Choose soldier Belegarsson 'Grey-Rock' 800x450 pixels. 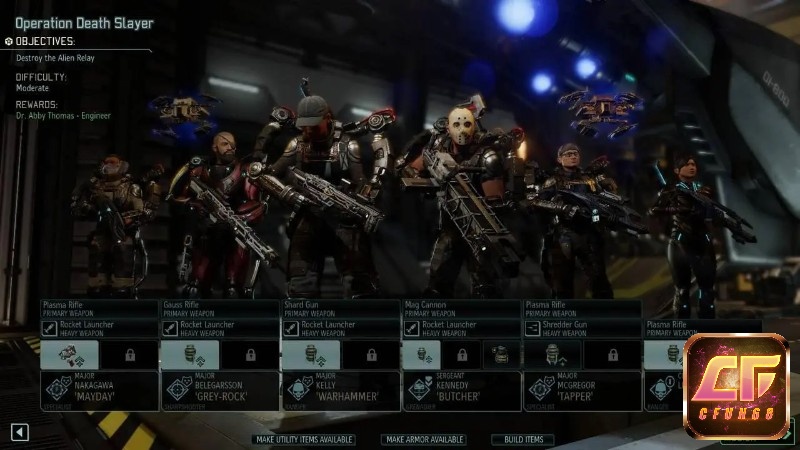pos(220,391)
